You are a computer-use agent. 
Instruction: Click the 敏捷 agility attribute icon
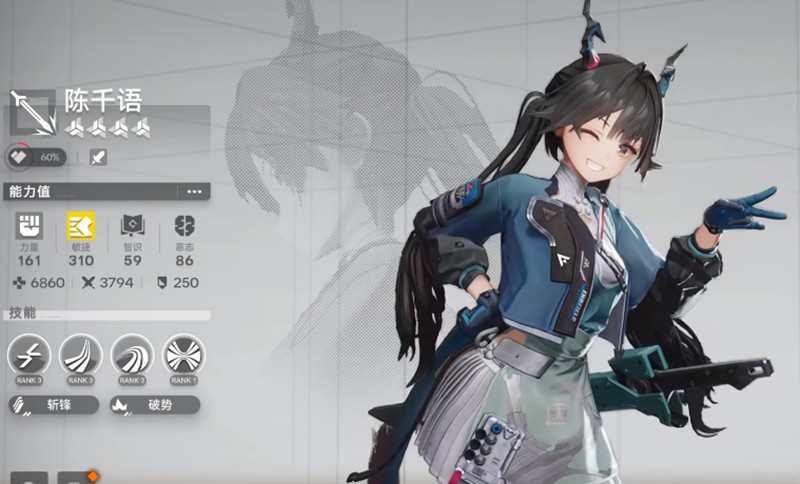coord(81,226)
